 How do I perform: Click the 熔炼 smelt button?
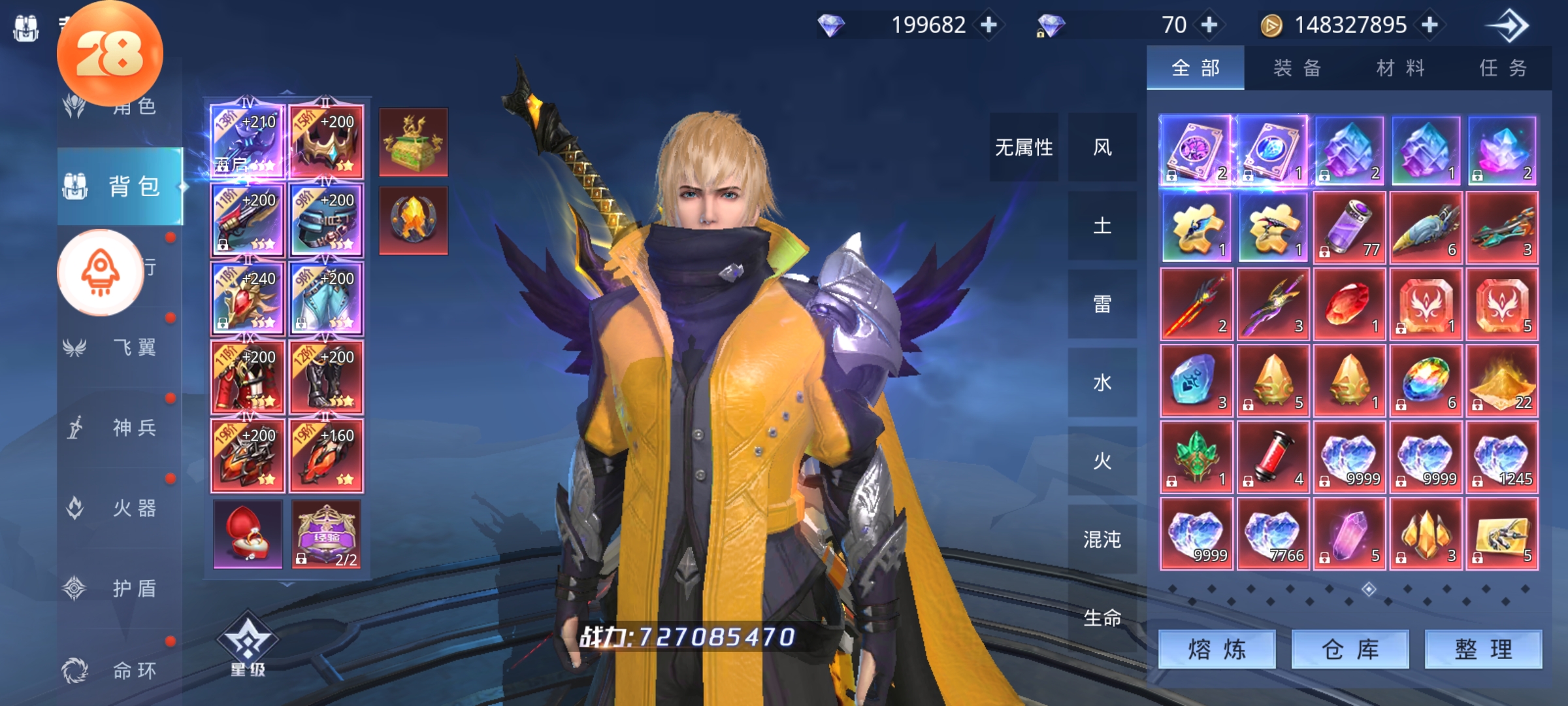1217,649
